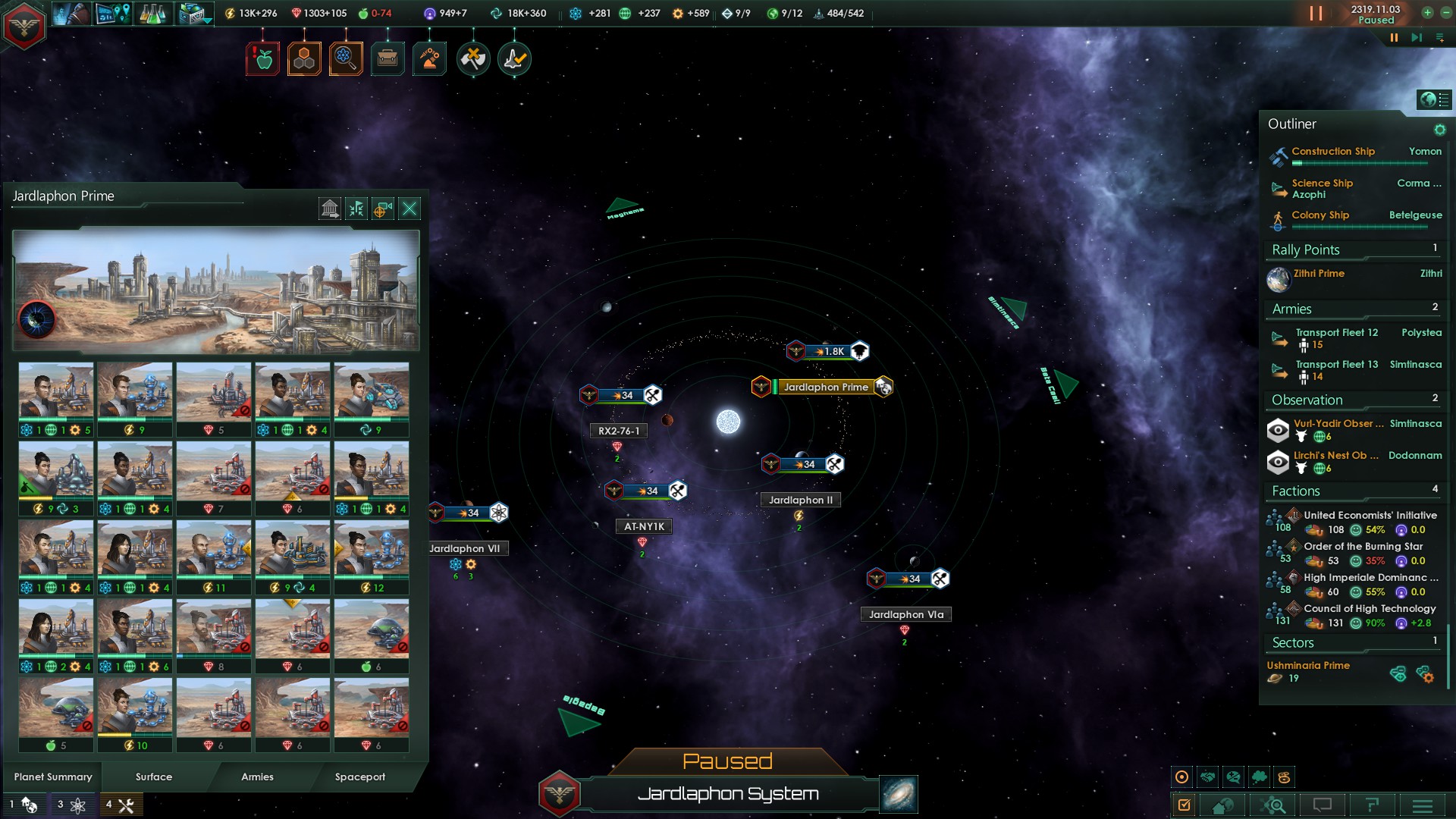Viewport: 1456px width, 819px height.
Task: Open the Zithri Prime rally point
Action: (x=1319, y=274)
